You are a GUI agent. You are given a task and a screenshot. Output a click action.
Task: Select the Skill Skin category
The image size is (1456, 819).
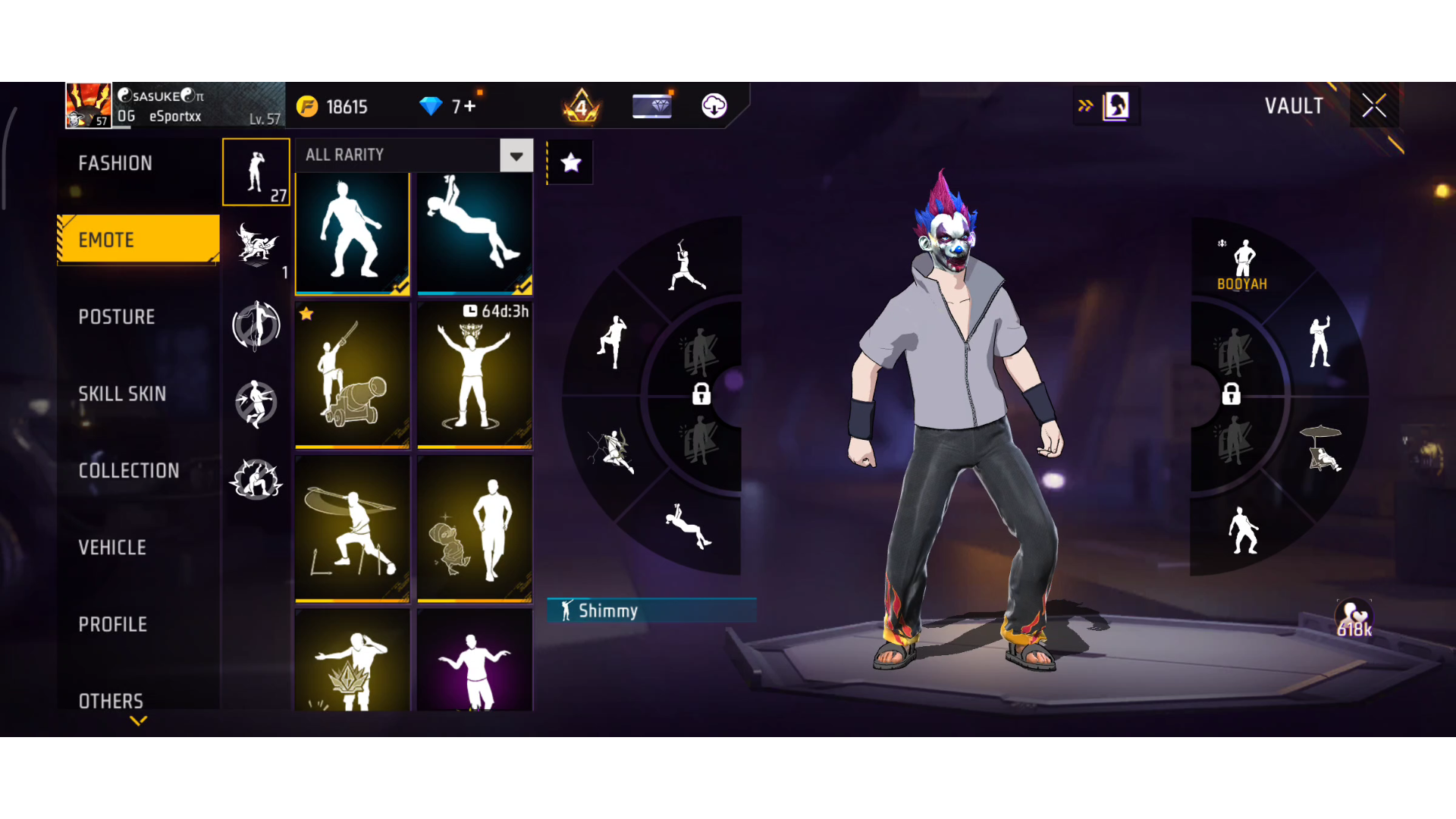pos(122,394)
